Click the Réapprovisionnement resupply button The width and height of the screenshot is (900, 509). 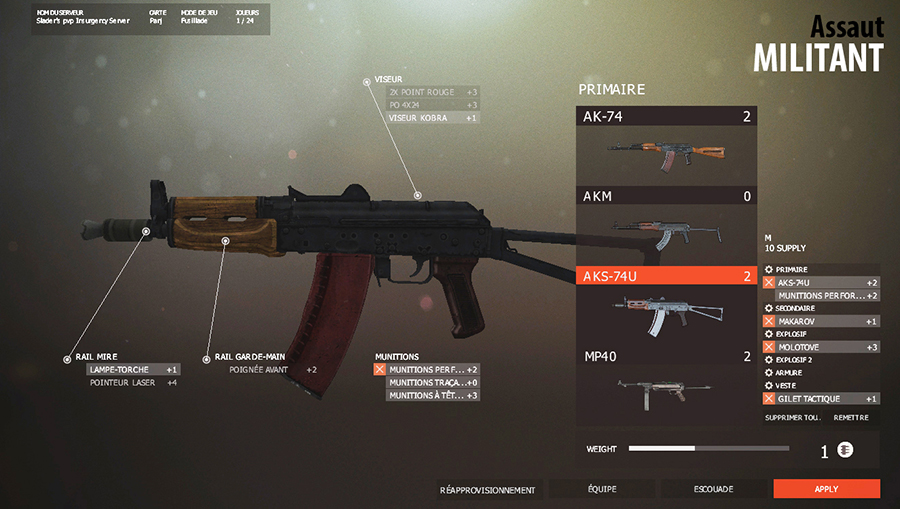pos(488,490)
